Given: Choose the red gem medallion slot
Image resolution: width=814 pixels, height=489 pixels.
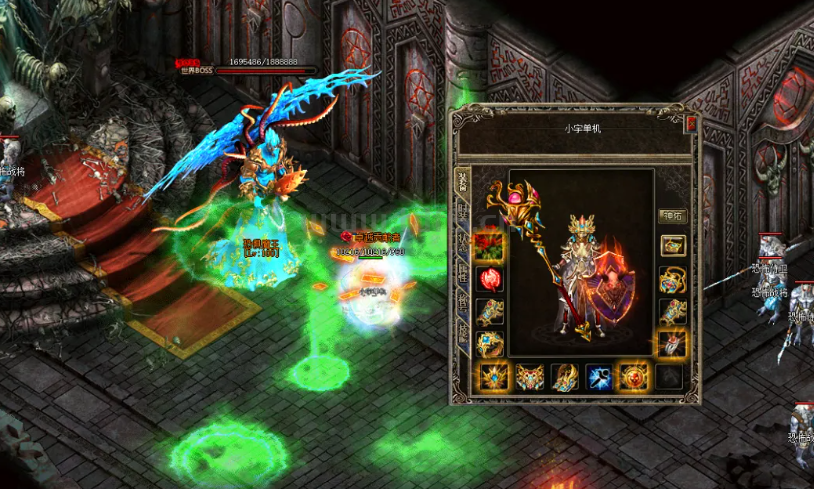Looking at the screenshot, I should 636,377.
